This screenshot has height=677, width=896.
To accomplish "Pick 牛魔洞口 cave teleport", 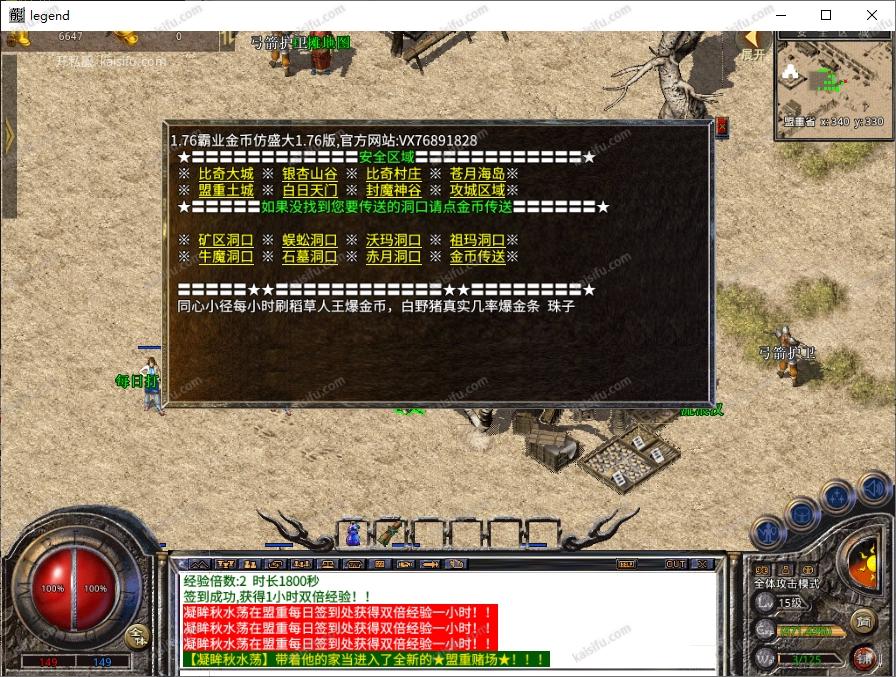I will click(226, 257).
